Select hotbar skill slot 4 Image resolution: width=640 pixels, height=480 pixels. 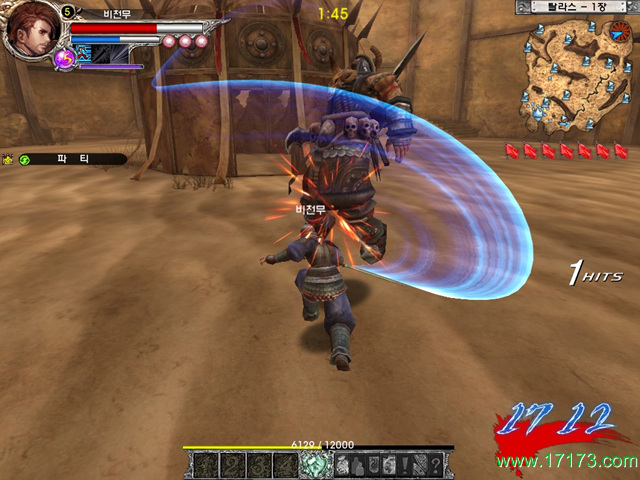pos(284,465)
